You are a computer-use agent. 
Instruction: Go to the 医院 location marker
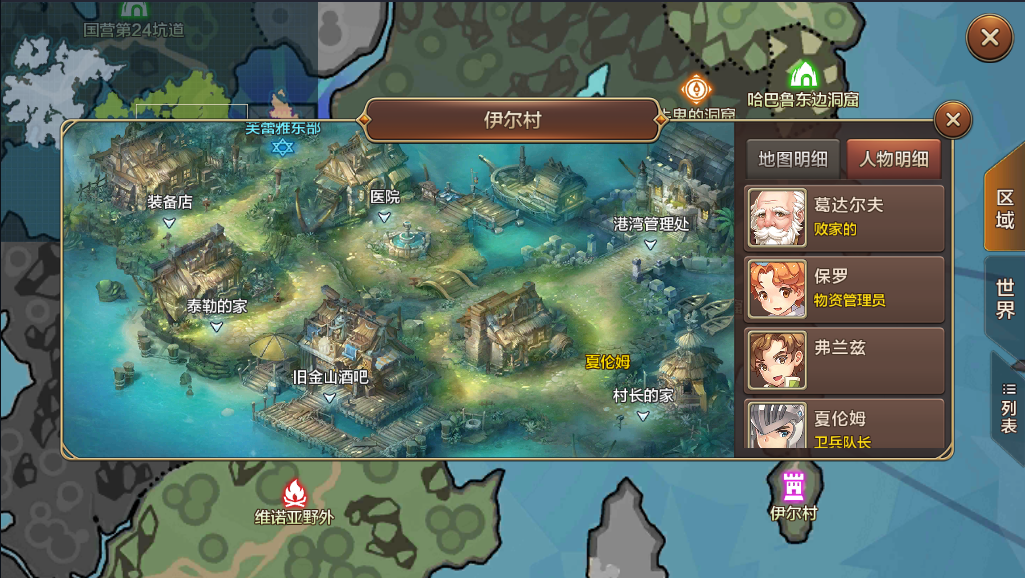click(385, 204)
